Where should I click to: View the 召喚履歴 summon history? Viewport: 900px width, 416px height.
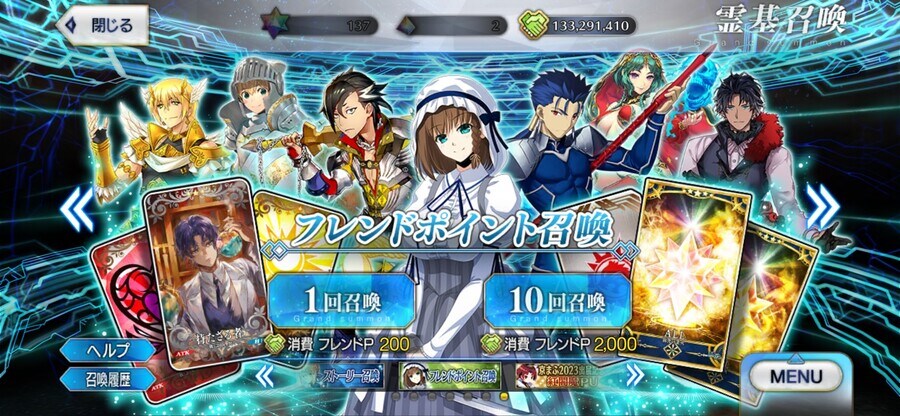click(x=107, y=379)
